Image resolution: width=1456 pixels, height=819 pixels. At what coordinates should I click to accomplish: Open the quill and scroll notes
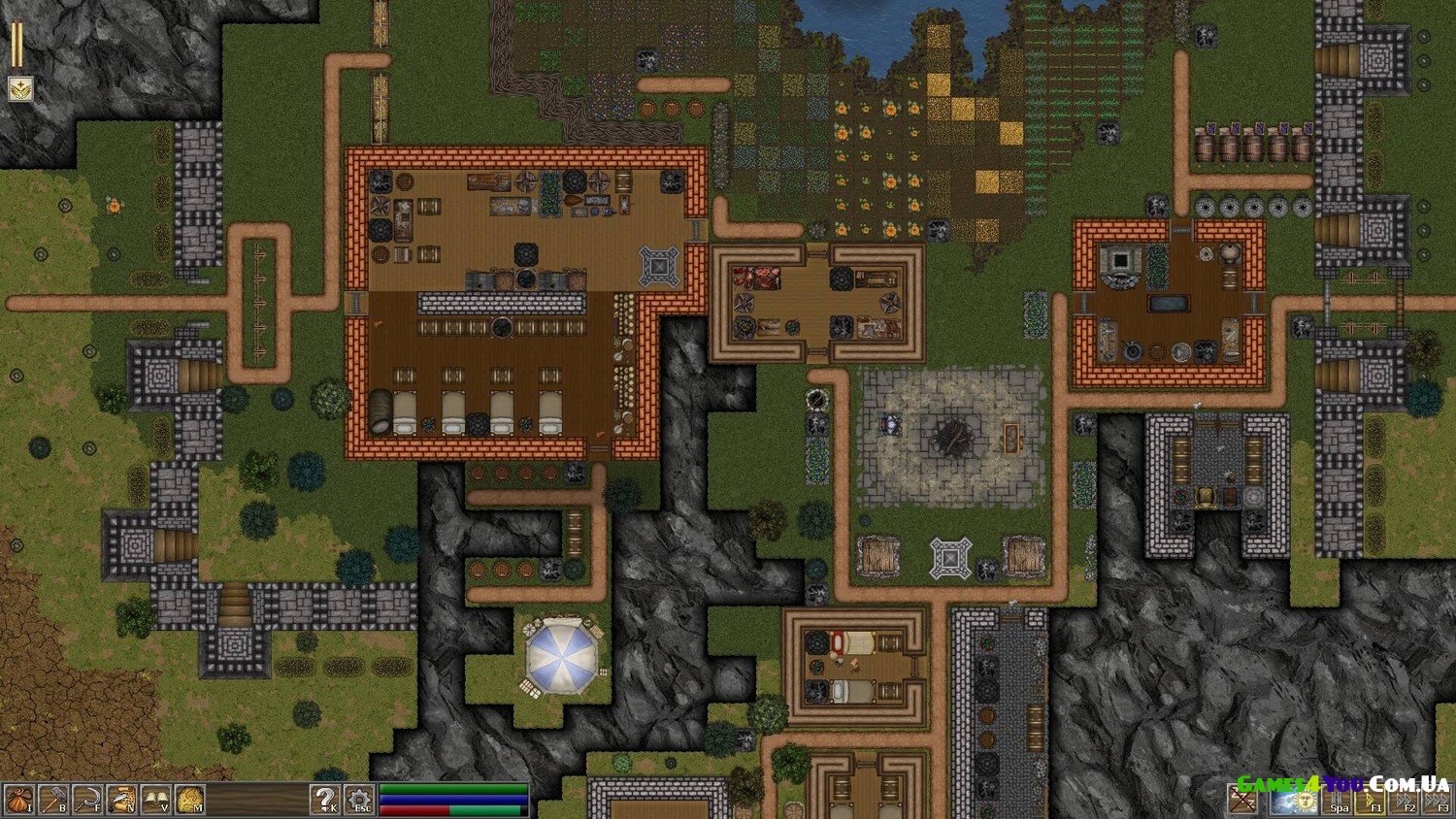pos(121,800)
